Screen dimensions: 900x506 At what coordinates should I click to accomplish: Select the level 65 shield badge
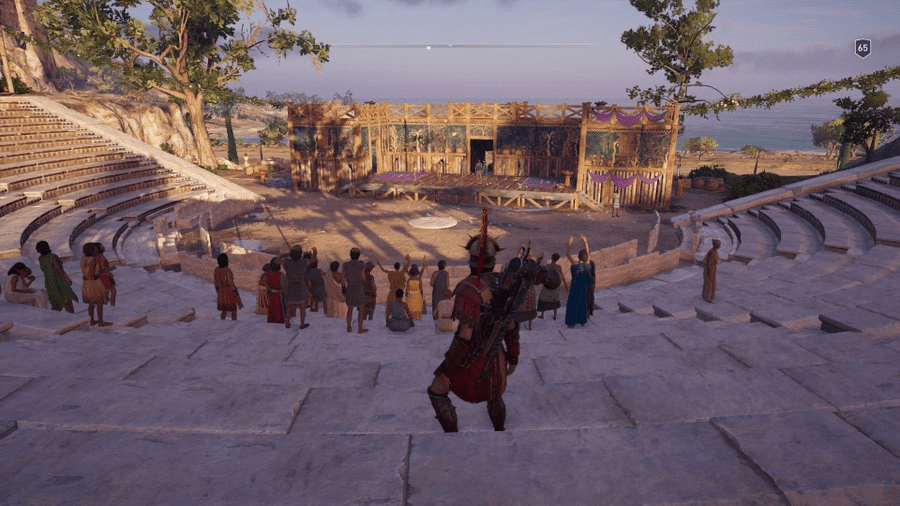(x=862, y=48)
